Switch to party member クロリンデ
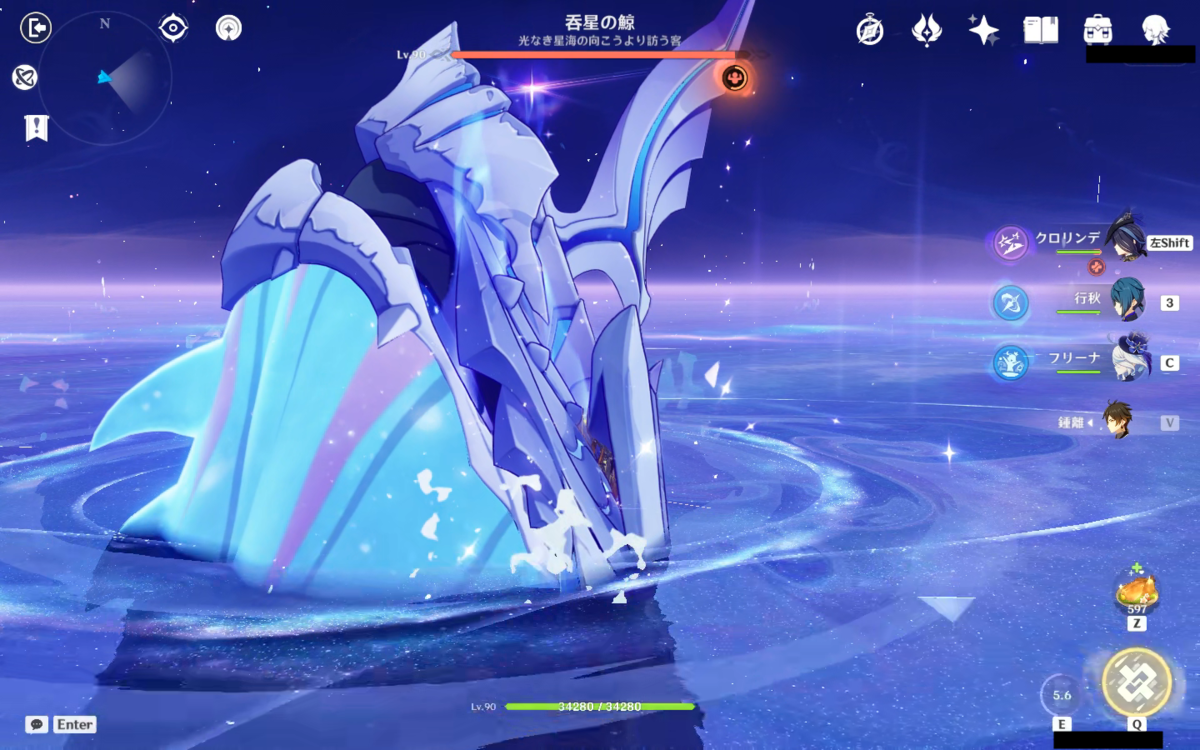Screen dimensions: 1200x750 click(x=1126, y=241)
